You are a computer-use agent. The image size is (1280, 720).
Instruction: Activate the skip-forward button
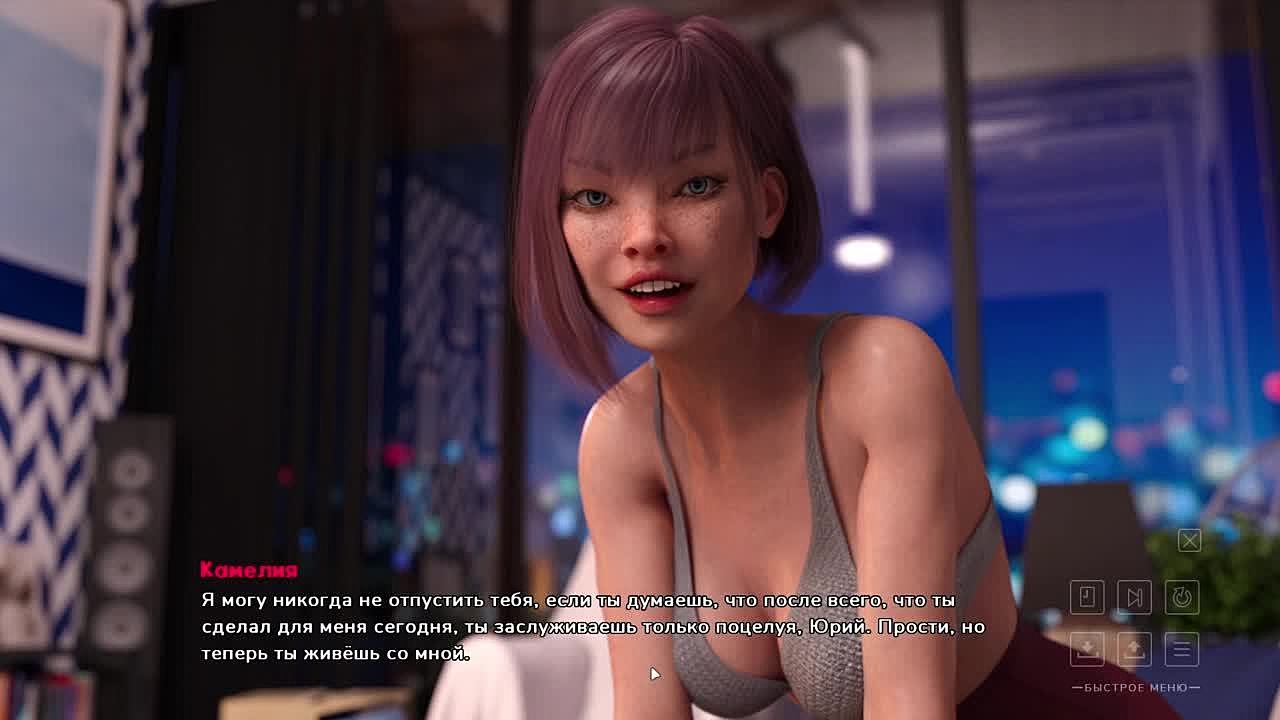pyautogui.click(x=1134, y=597)
